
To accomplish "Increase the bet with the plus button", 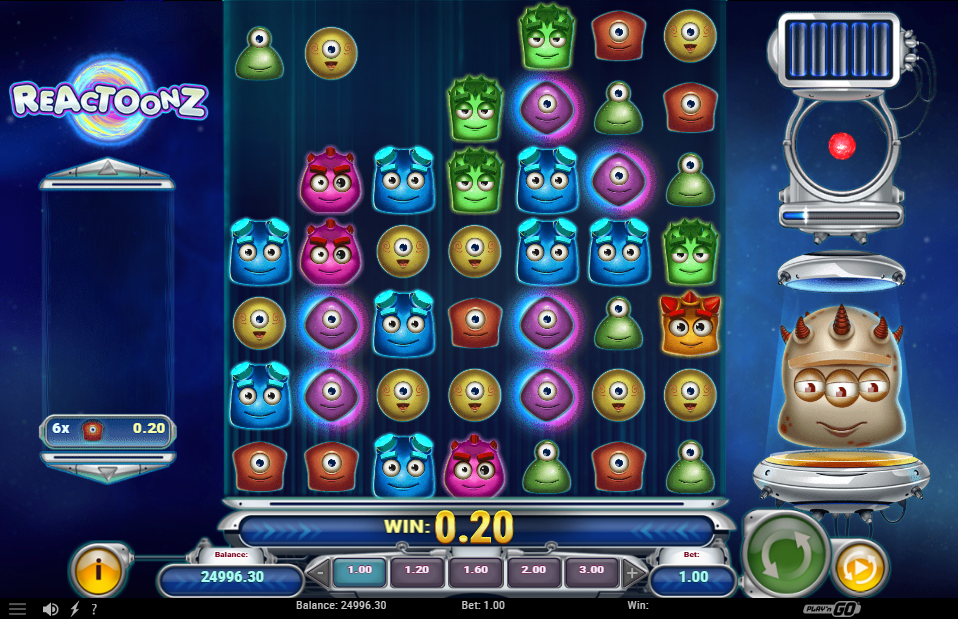I will click(x=634, y=574).
